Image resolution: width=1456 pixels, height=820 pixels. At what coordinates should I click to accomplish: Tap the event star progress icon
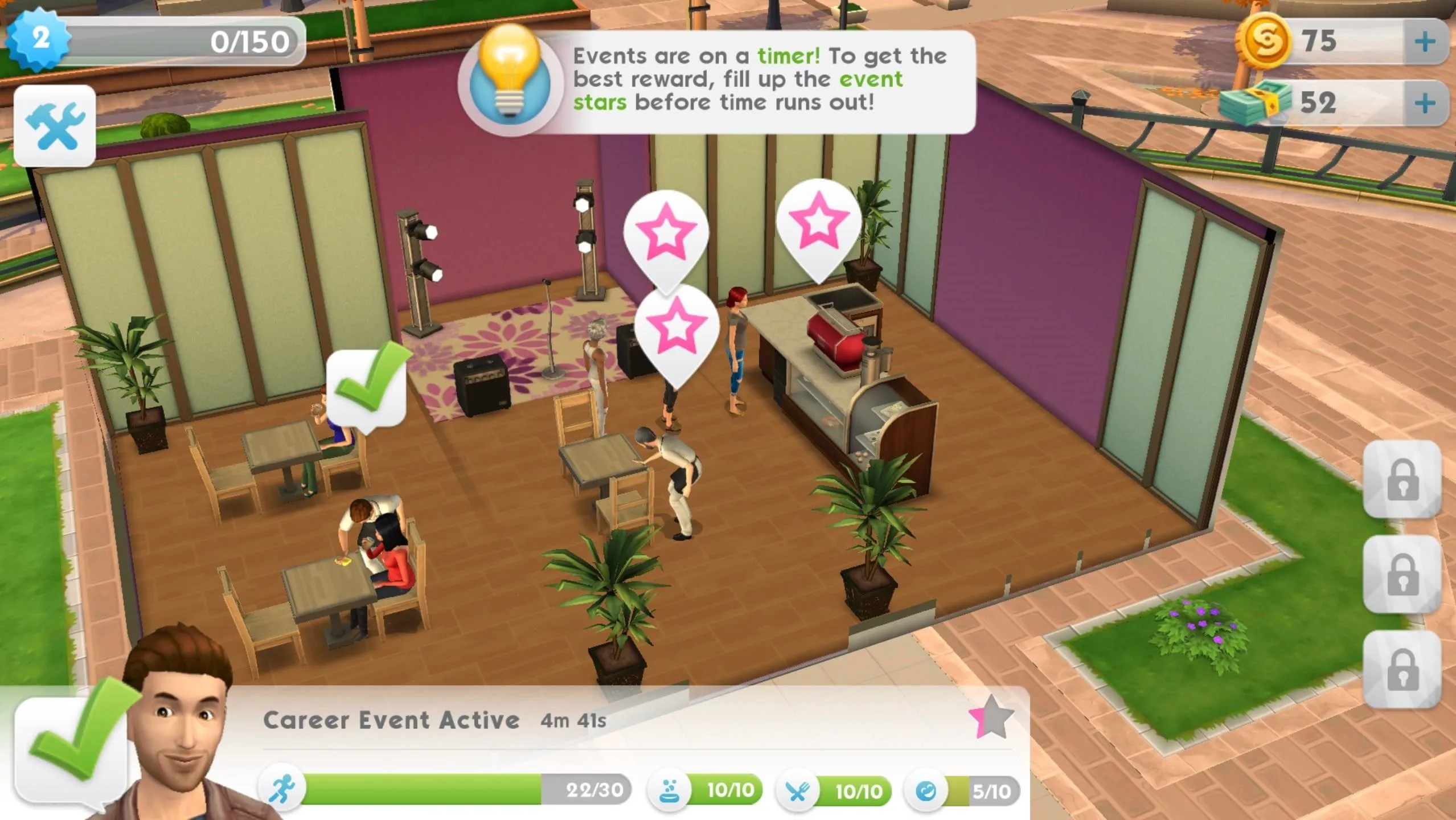pyautogui.click(x=991, y=717)
